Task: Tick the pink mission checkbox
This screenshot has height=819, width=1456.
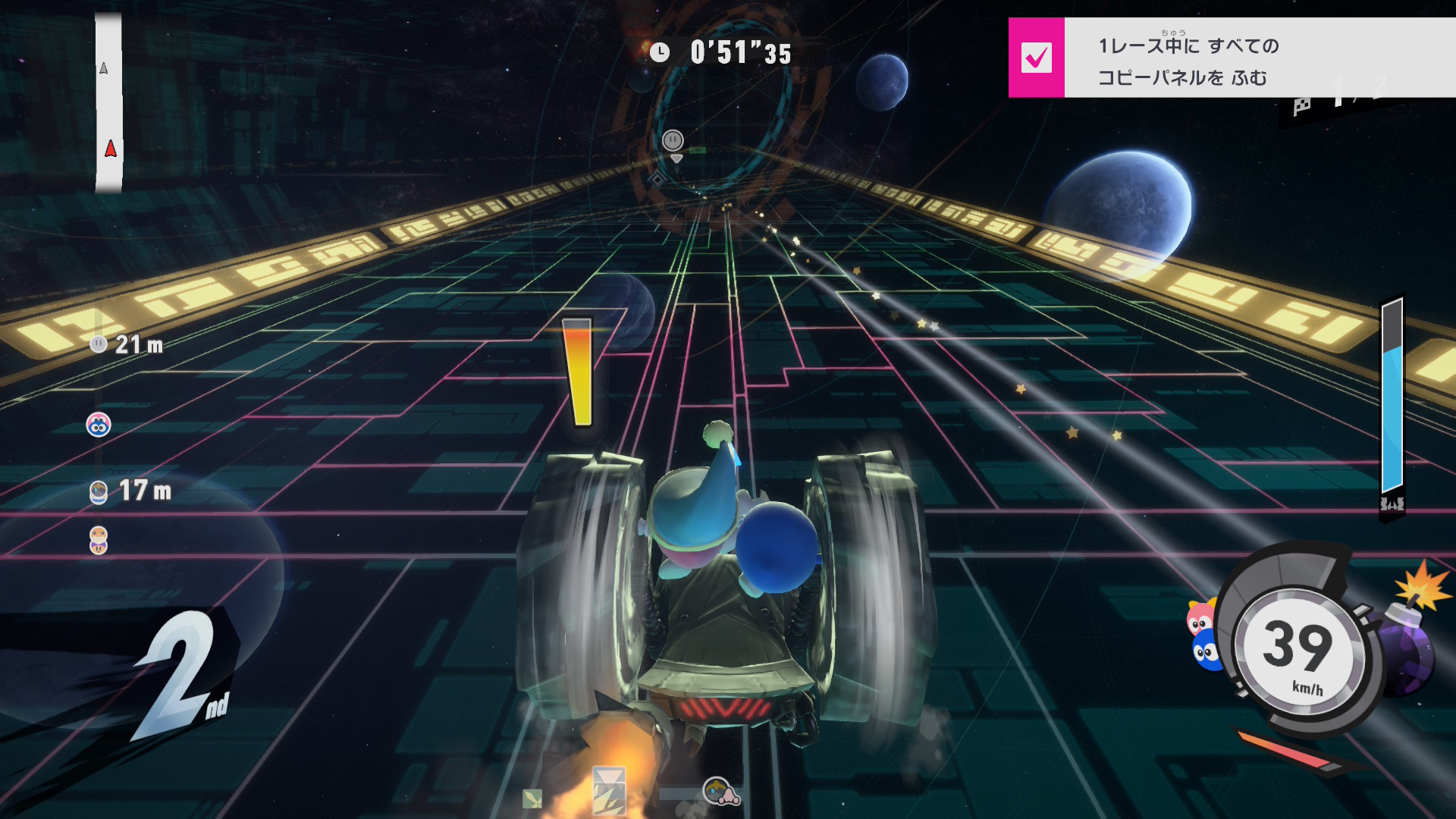Action: [1036, 58]
